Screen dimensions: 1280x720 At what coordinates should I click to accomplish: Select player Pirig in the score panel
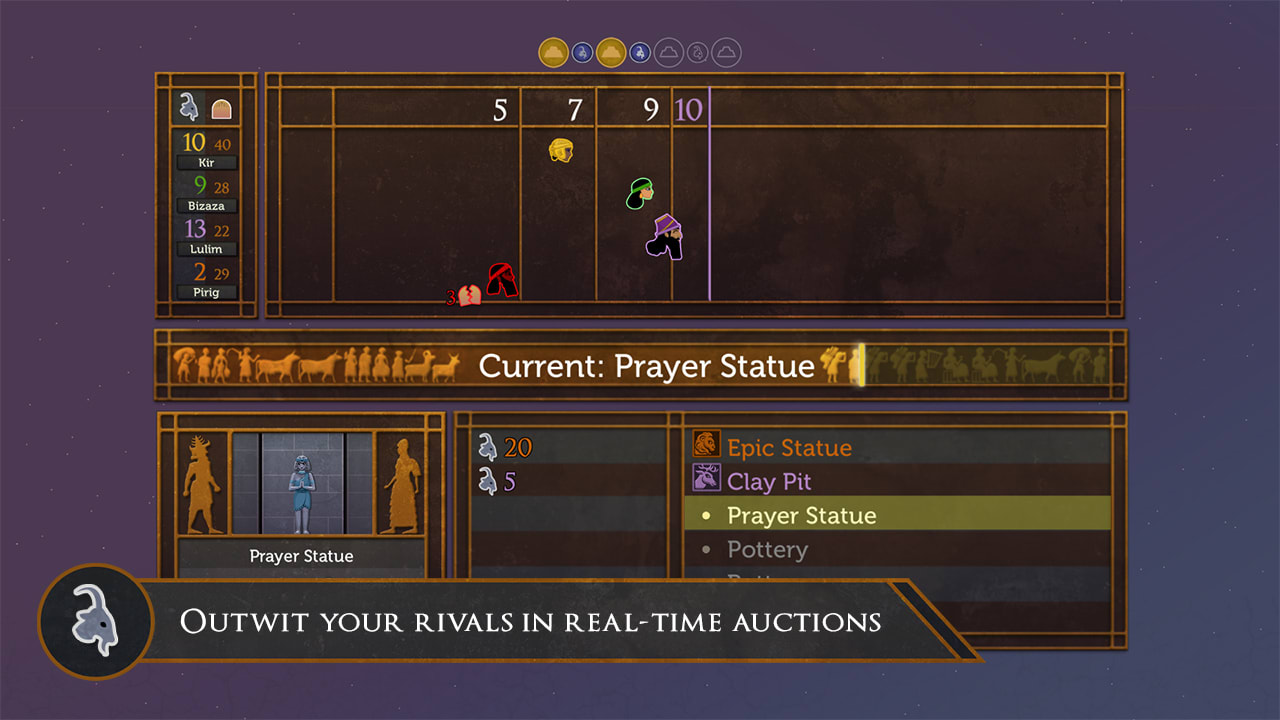(x=207, y=291)
